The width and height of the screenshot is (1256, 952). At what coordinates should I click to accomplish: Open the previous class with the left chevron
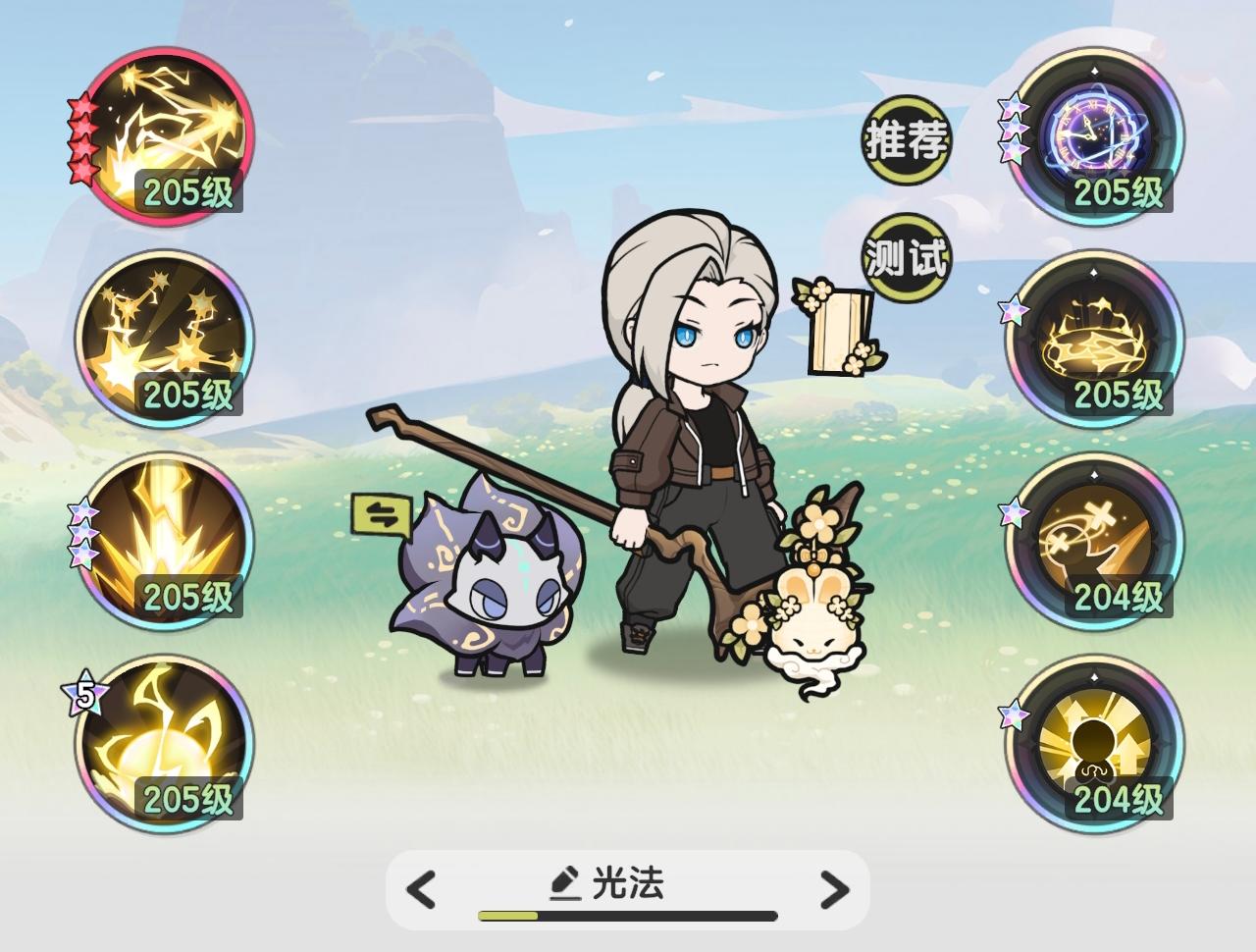pos(420,888)
